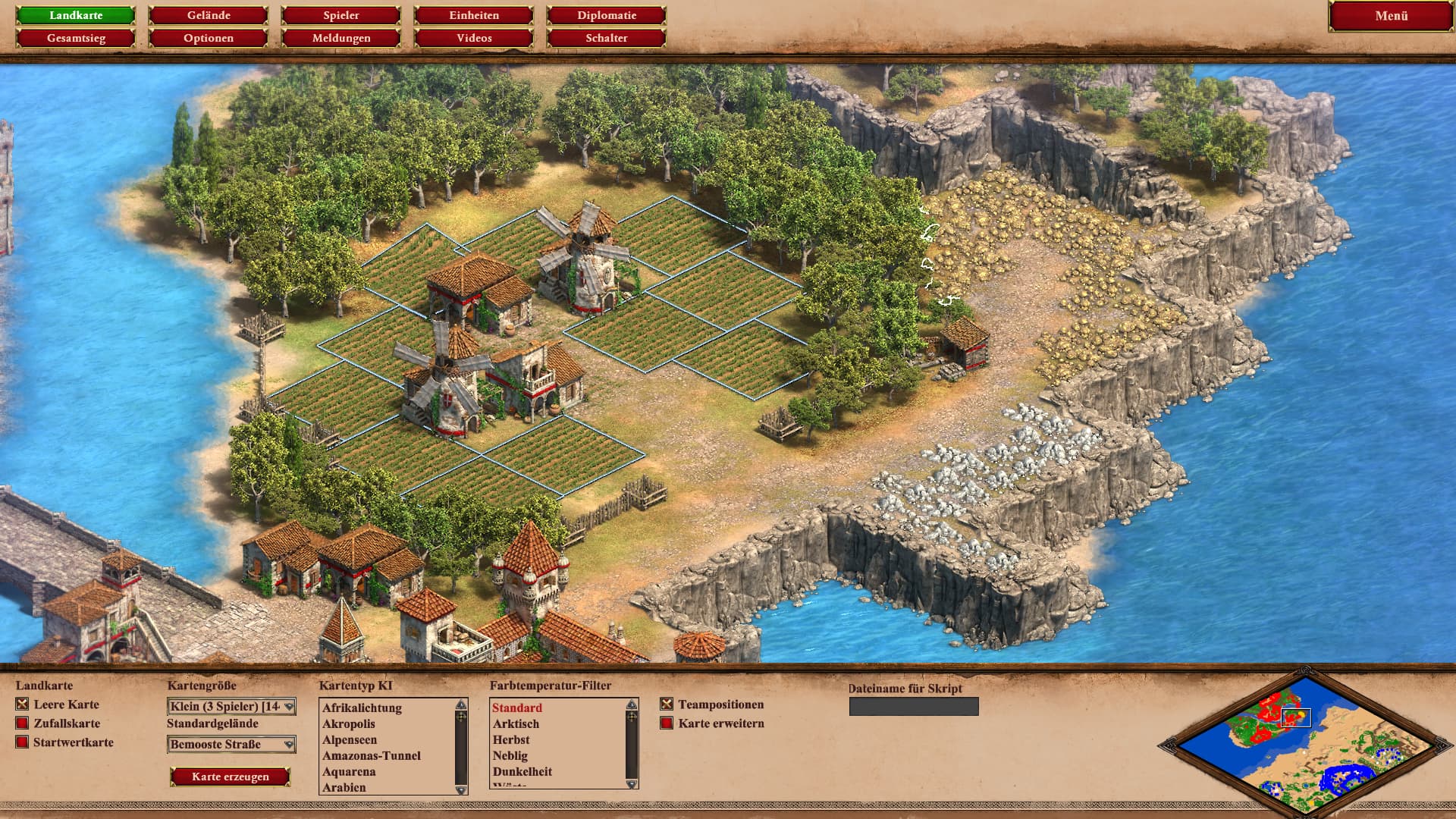Screen dimensions: 1456x819
Task: Expand the Standardgelände dropdown
Action: coord(231,745)
